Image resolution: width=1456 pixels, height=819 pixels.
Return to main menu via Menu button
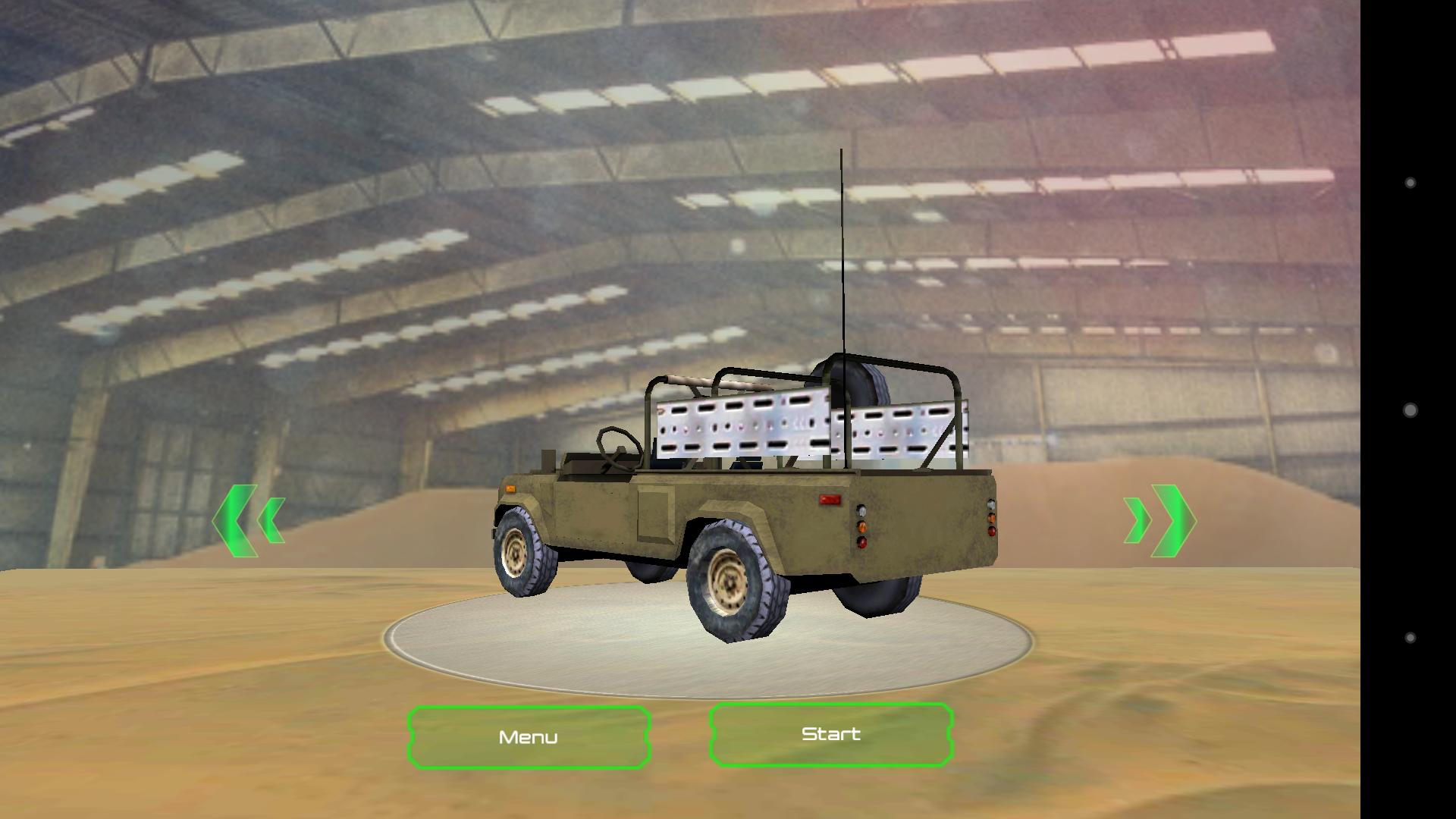pyautogui.click(x=529, y=736)
